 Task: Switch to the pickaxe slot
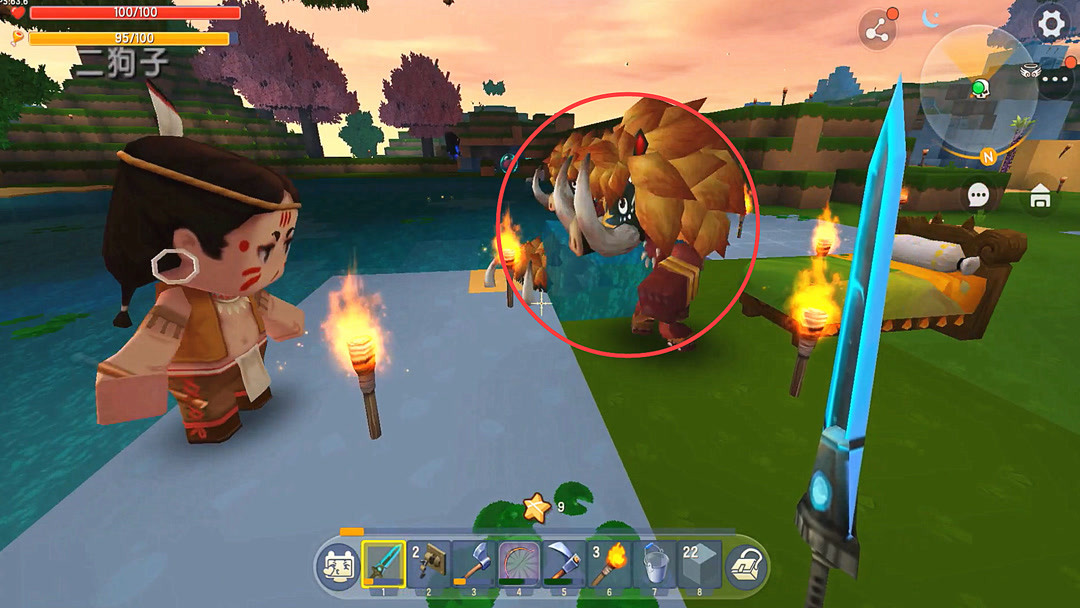pyautogui.click(x=563, y=564)
